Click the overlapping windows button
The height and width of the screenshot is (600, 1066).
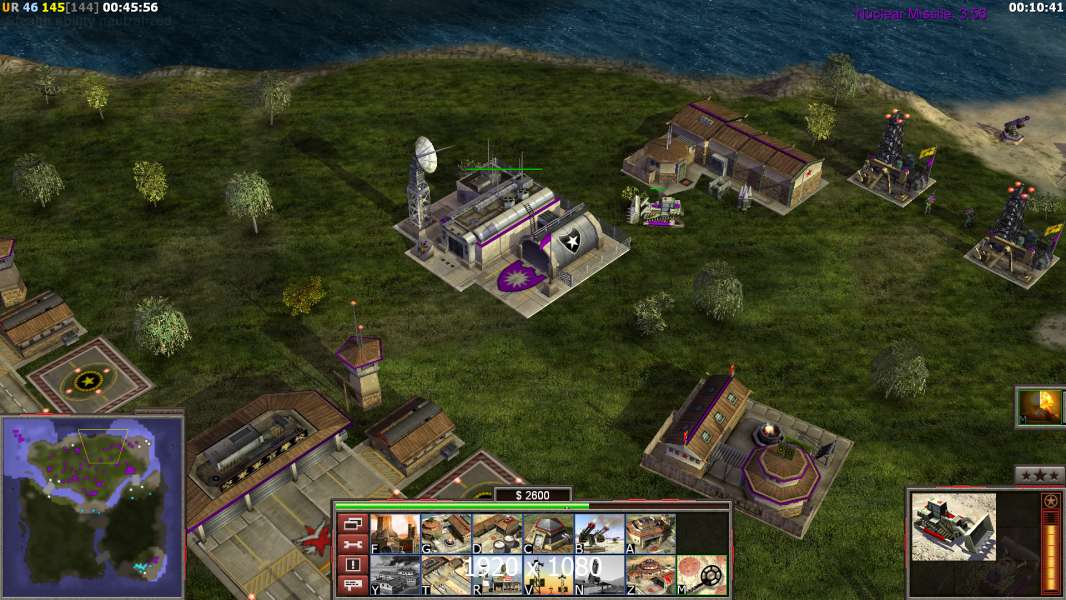(x=351, y=523)
